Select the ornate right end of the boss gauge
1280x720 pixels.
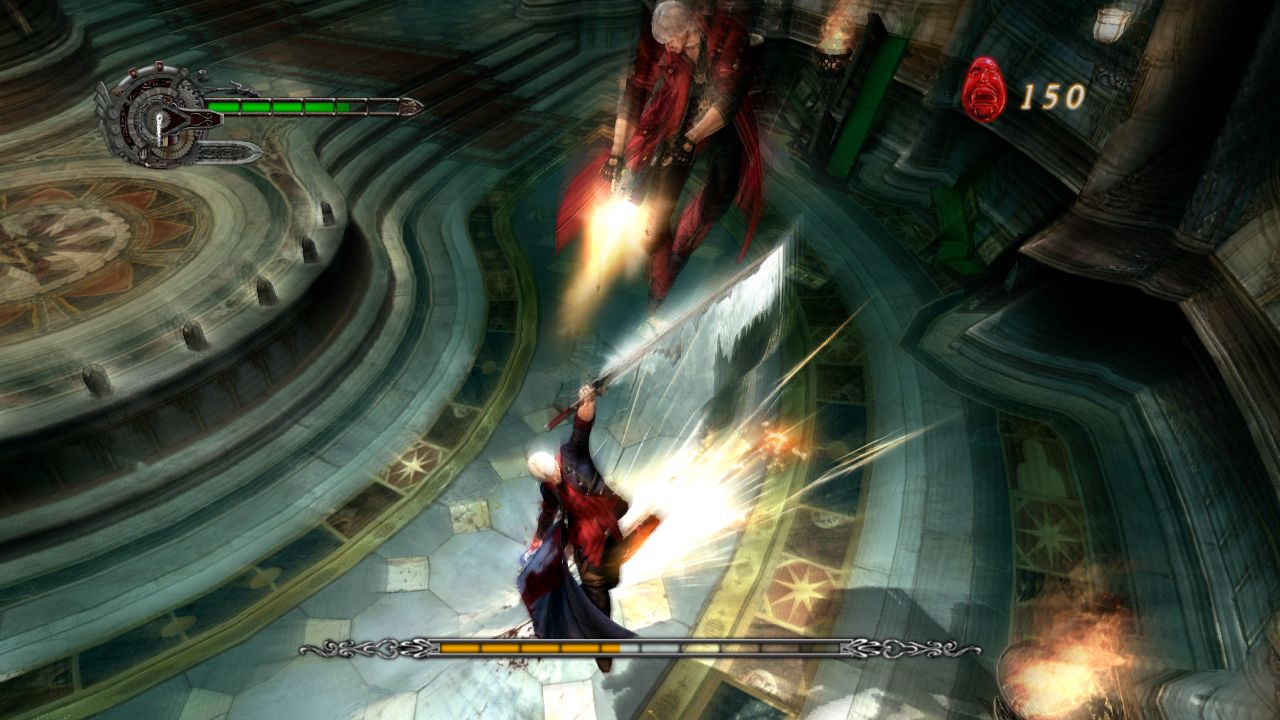903,648
